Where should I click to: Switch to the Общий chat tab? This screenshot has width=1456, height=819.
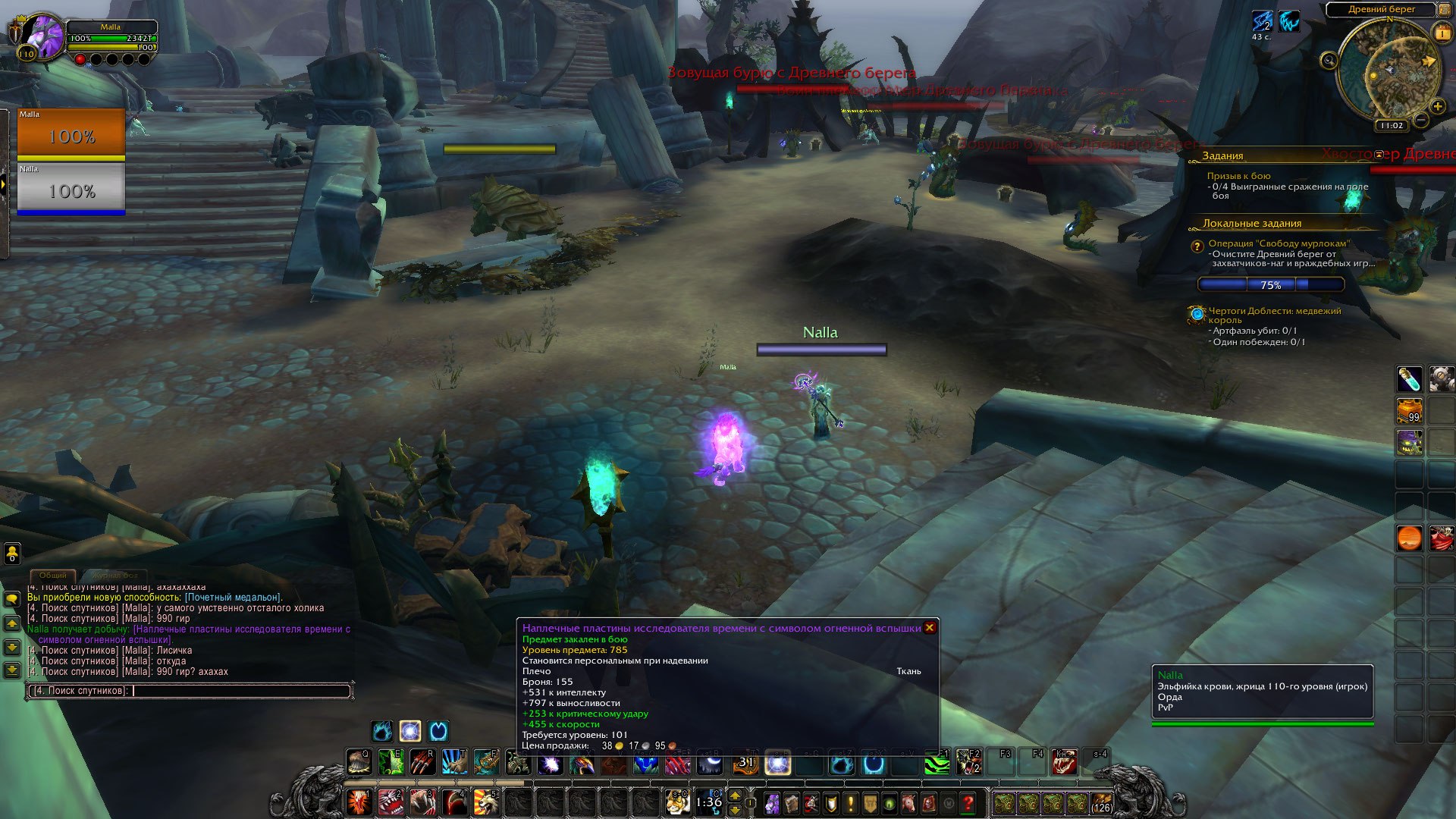(x=53, y=576)
